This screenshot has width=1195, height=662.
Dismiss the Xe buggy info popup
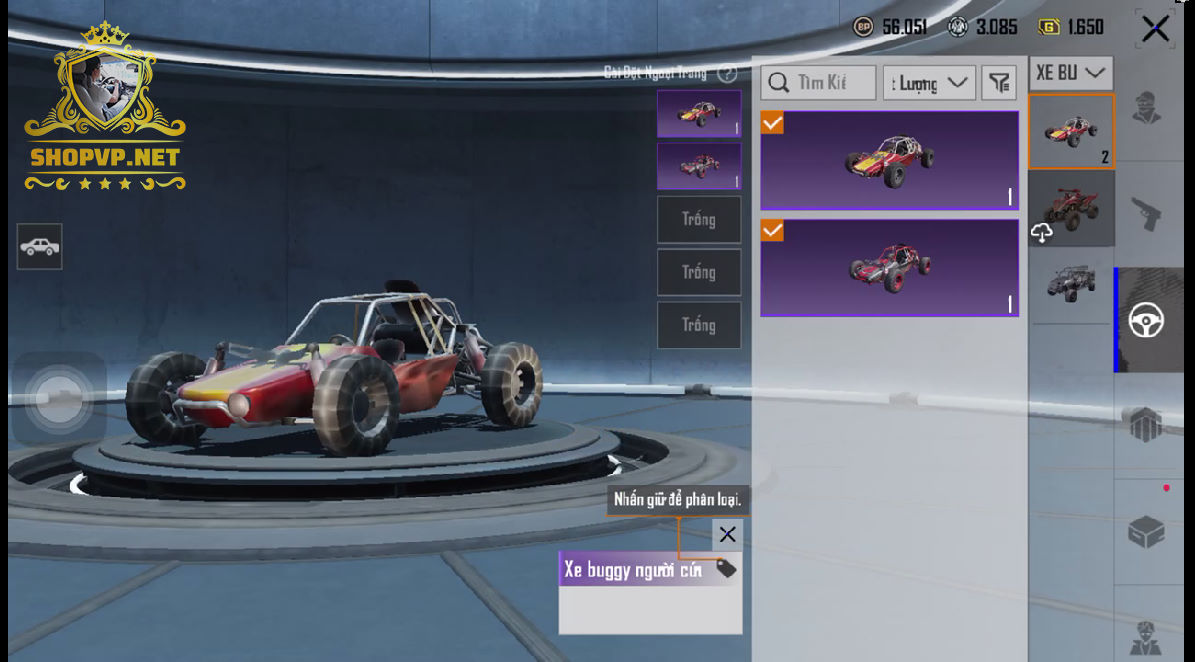727,534
